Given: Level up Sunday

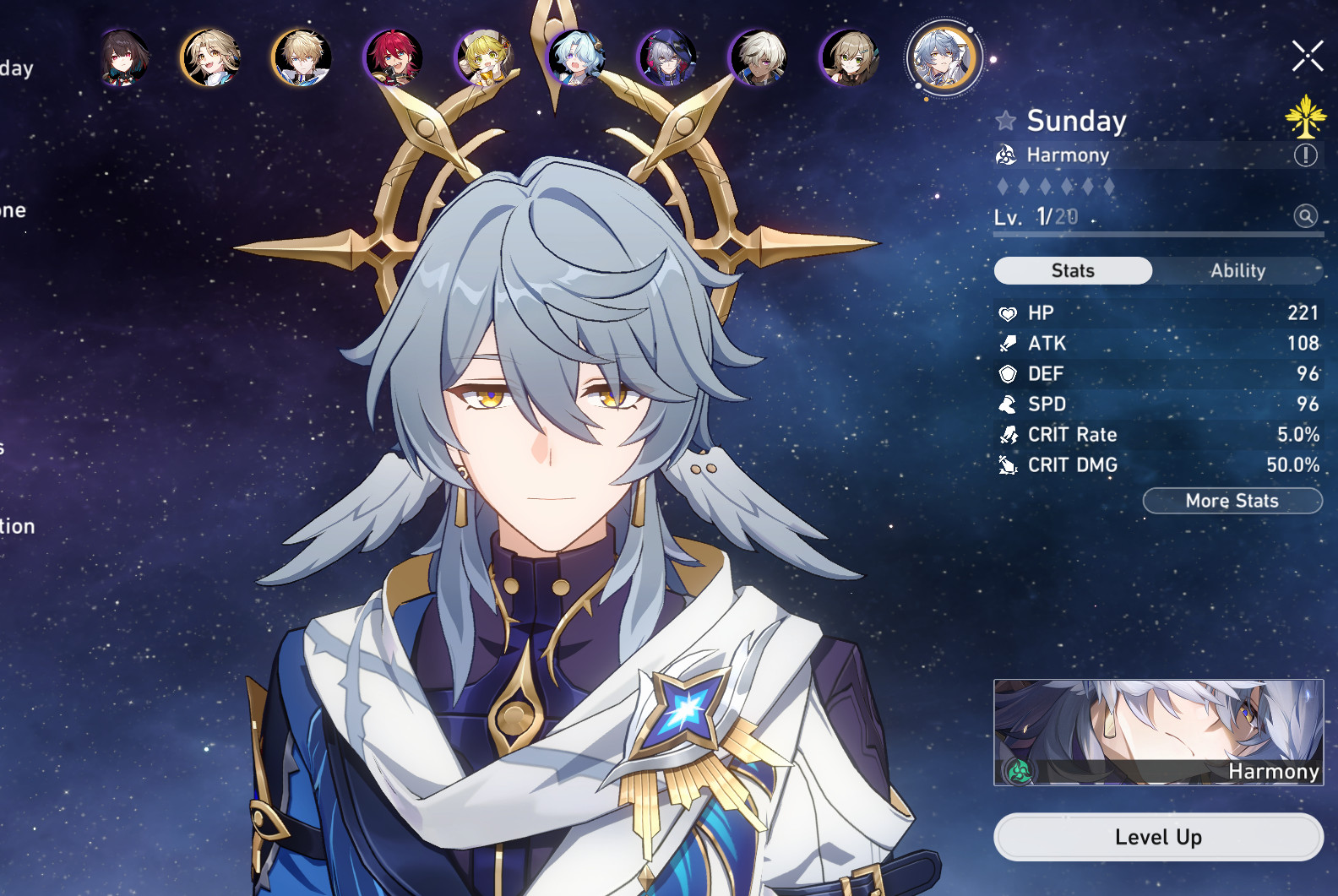Looking at the screenshot, I should [x=1158, y=837].
